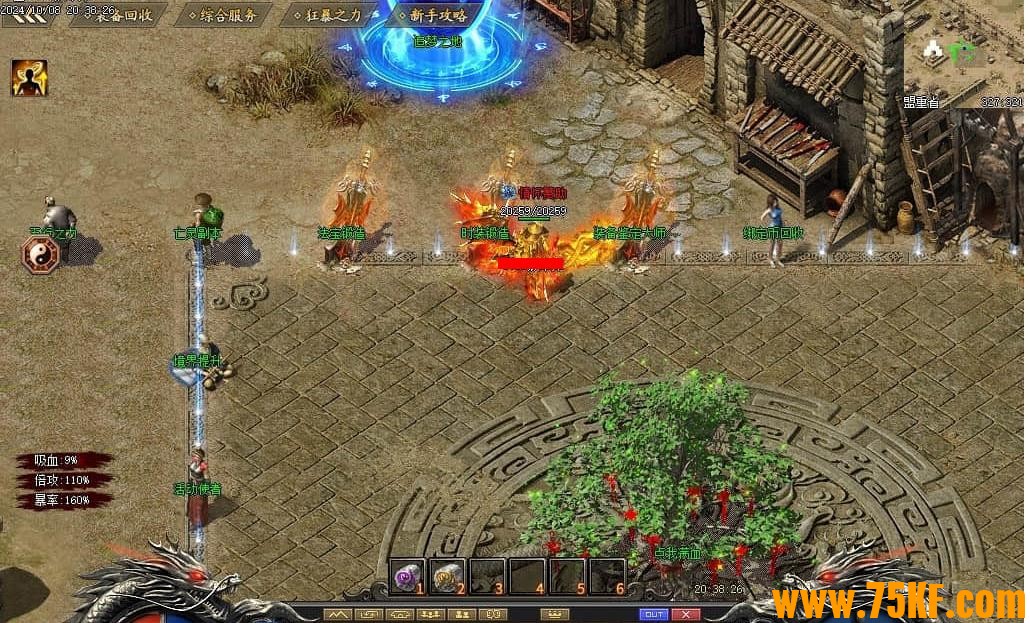The width and height of the screenshot is (1030, 623).
Task: Open the 综合服务 general services menu
Action: pyautogui.click(x=227, y=15)
